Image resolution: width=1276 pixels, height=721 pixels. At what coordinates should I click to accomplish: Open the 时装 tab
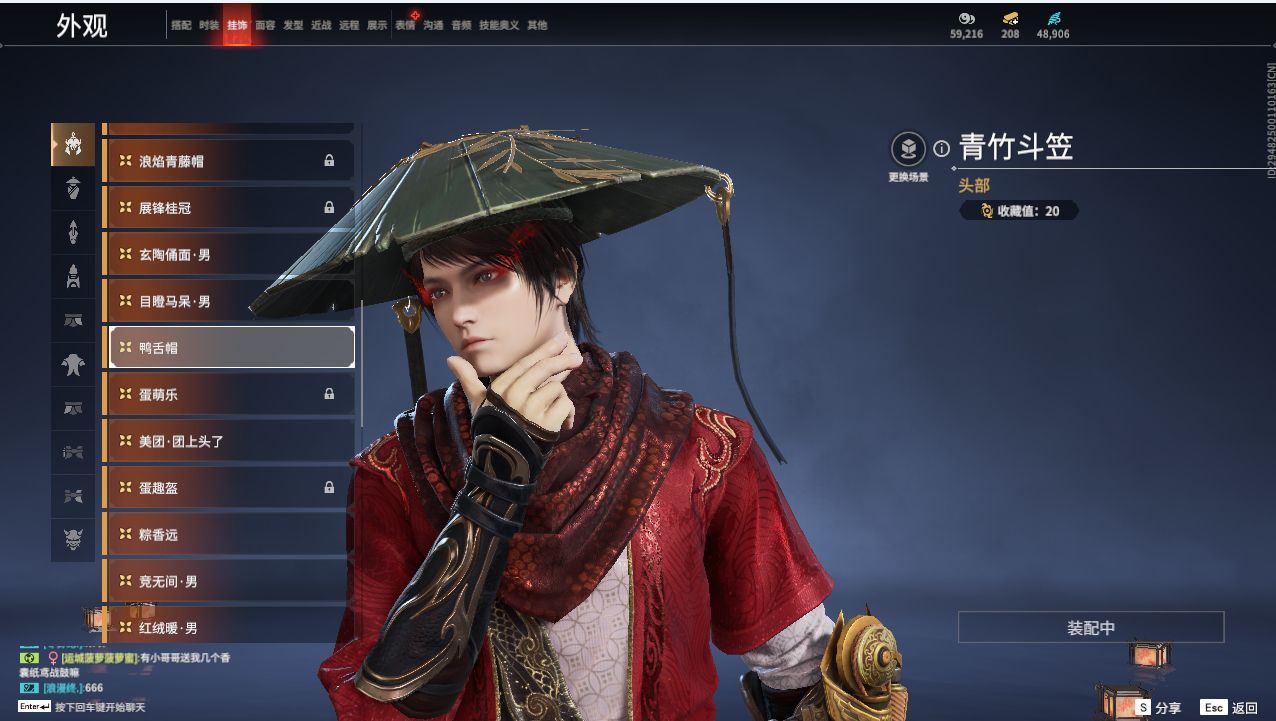[209, 25]
